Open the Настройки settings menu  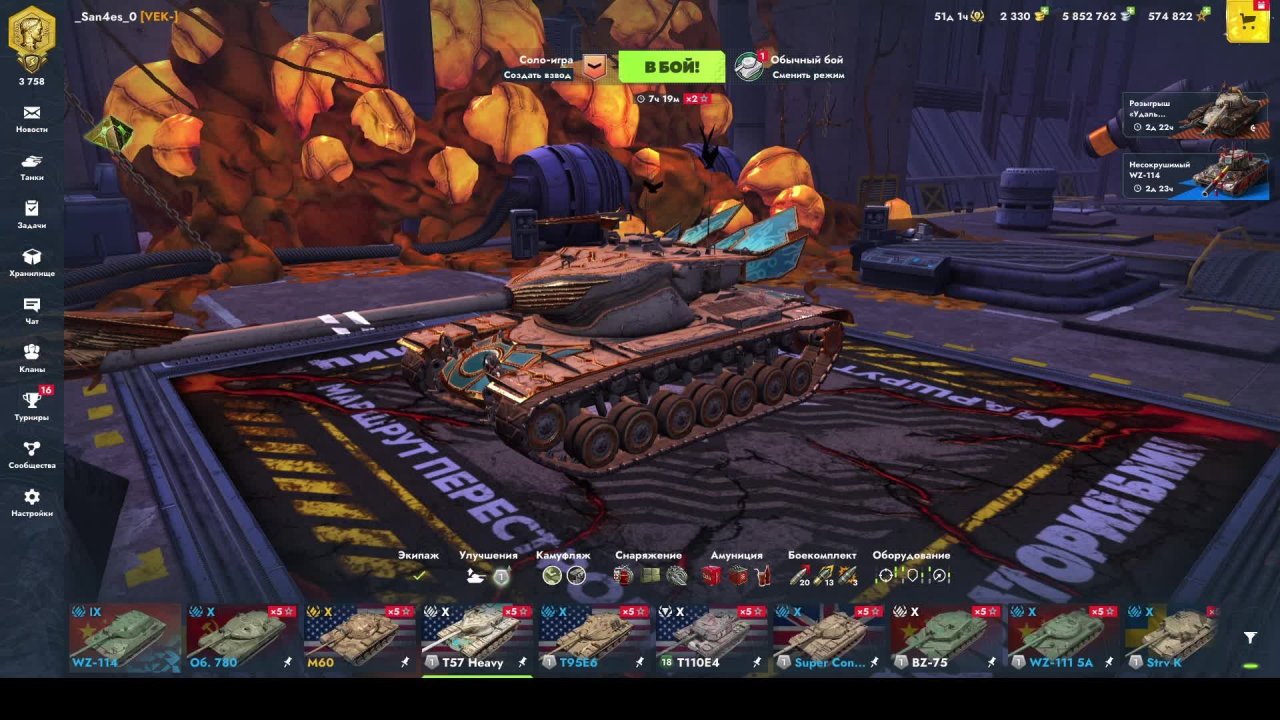click(32, 501)
